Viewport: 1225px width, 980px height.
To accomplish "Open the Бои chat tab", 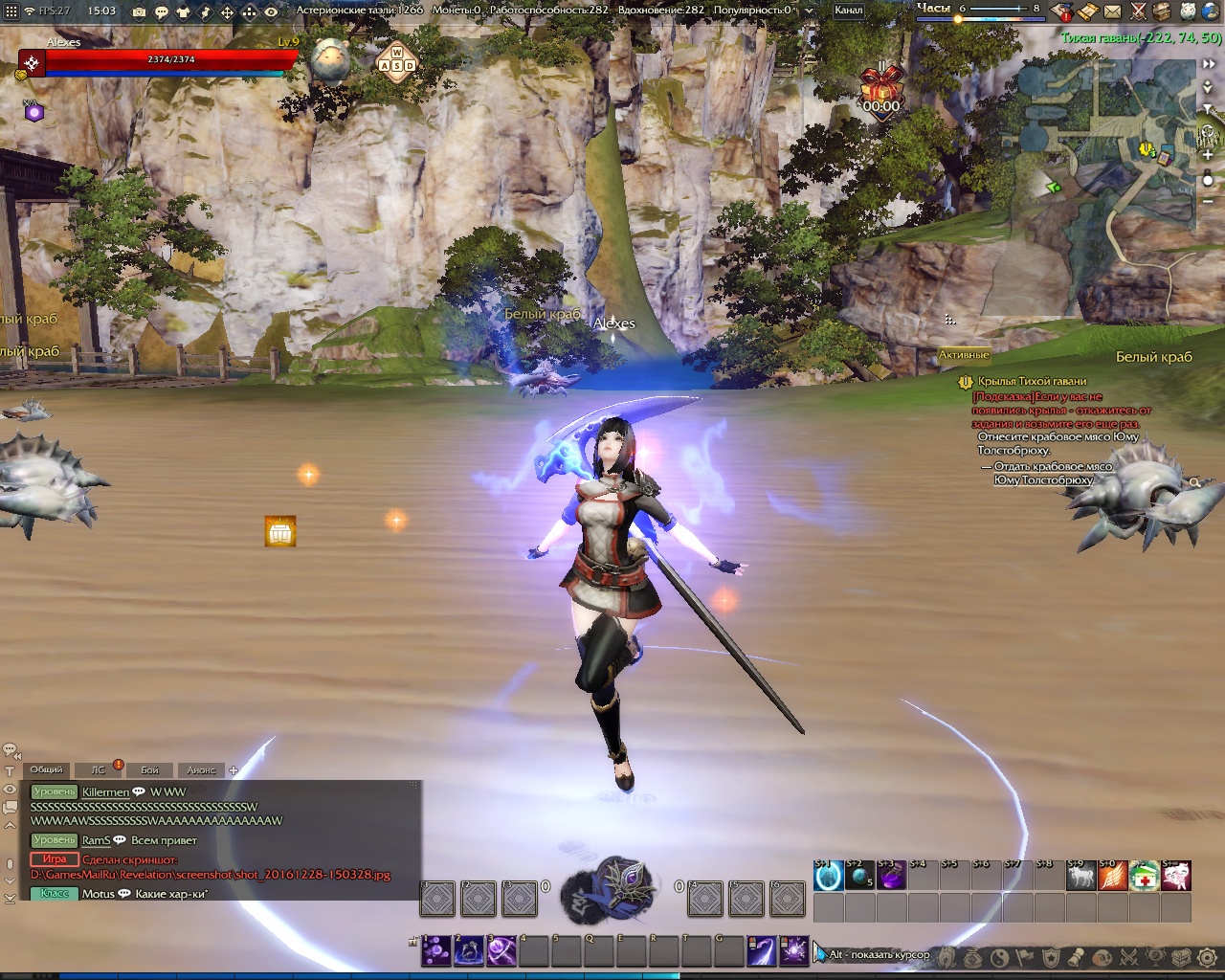I will tap(150, 769).
